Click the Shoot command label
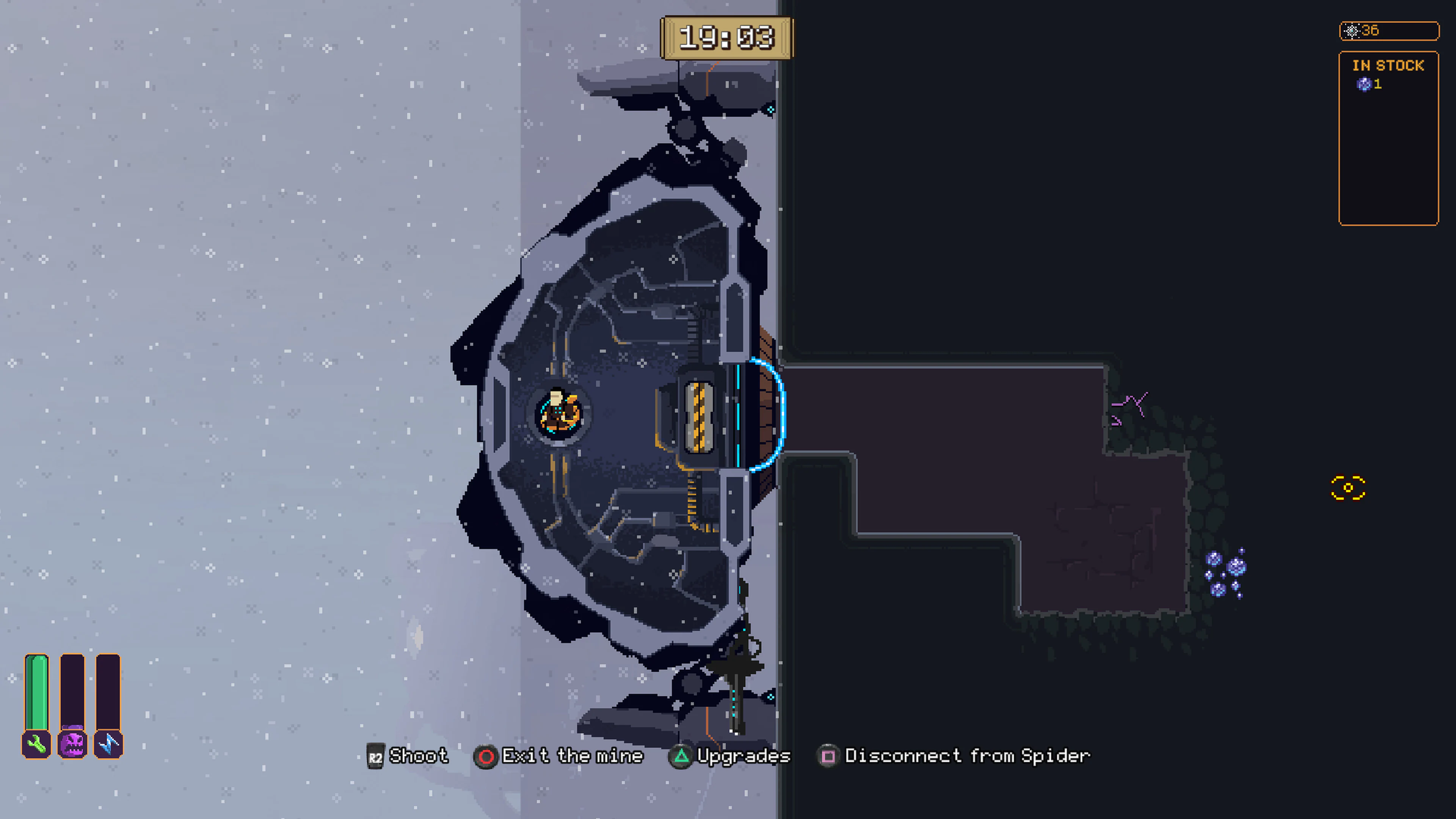This screenshot has height=819, width=1456. pos(419,756)
